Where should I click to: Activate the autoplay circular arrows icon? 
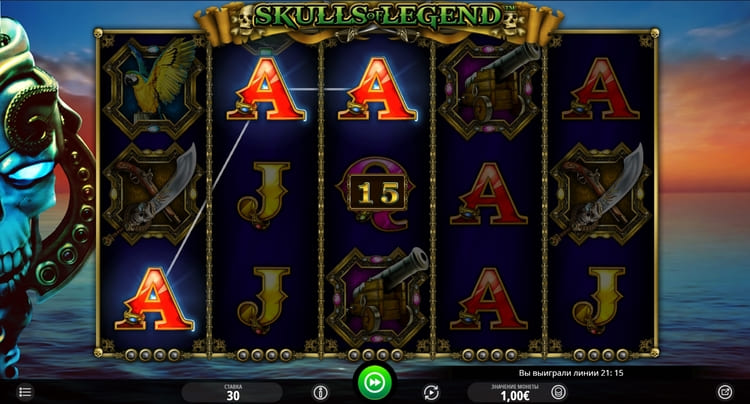[431, 392]
